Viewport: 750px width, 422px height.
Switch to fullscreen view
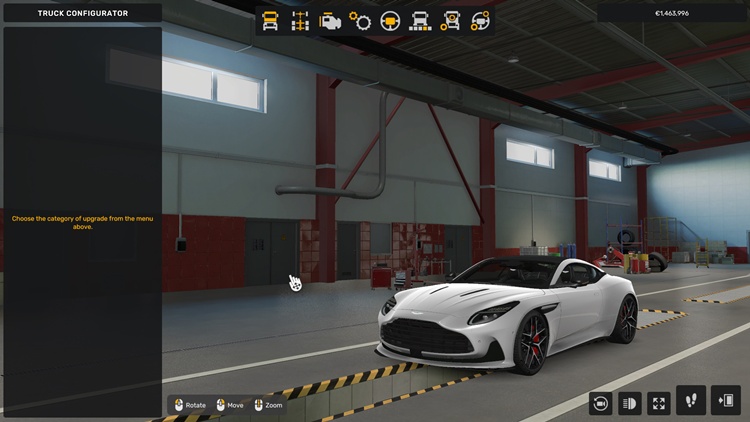(659, 403)
